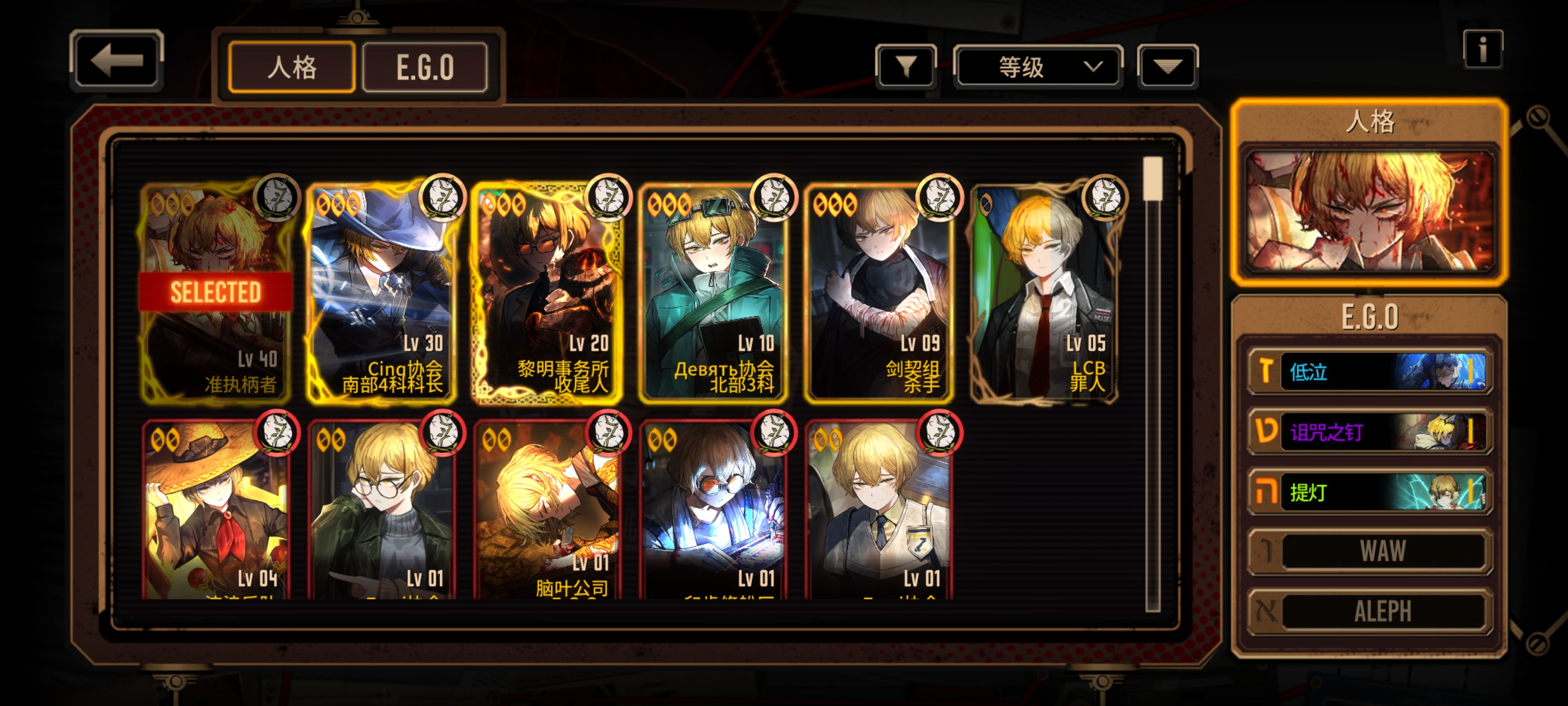The image size is (1568, 706).
Task: Toggle the sort order triangle button
Action: [1167, 66]
